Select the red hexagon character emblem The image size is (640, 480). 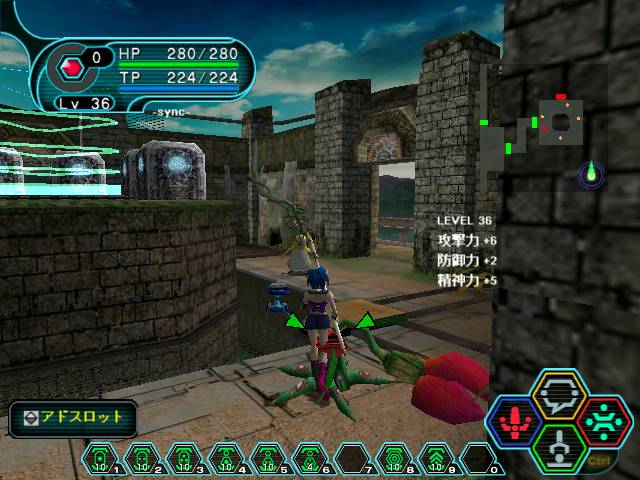(x=71, y=68)
